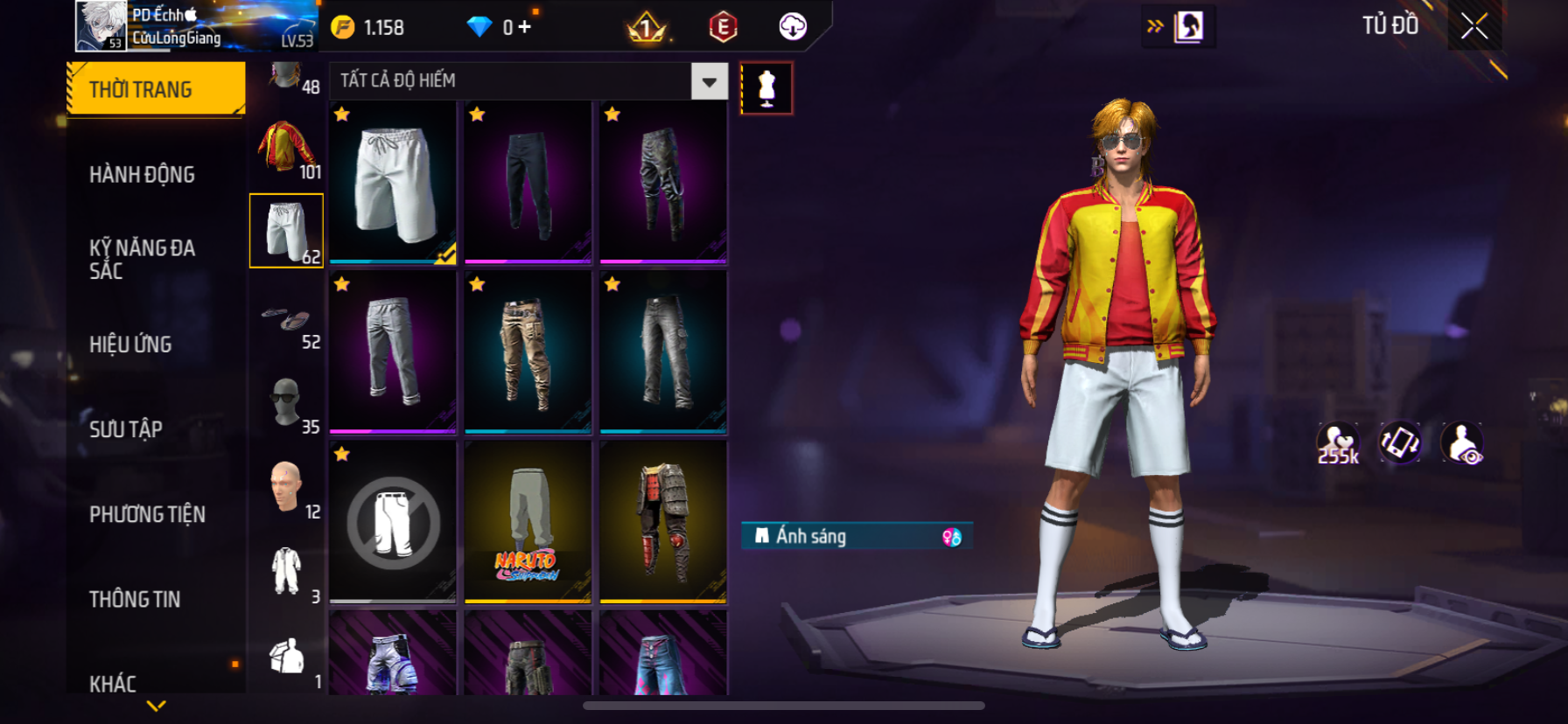This screenshot has width=1568, height=724.
Task: Unequip pants using the crossed-out slot
Action: point(393,522)
